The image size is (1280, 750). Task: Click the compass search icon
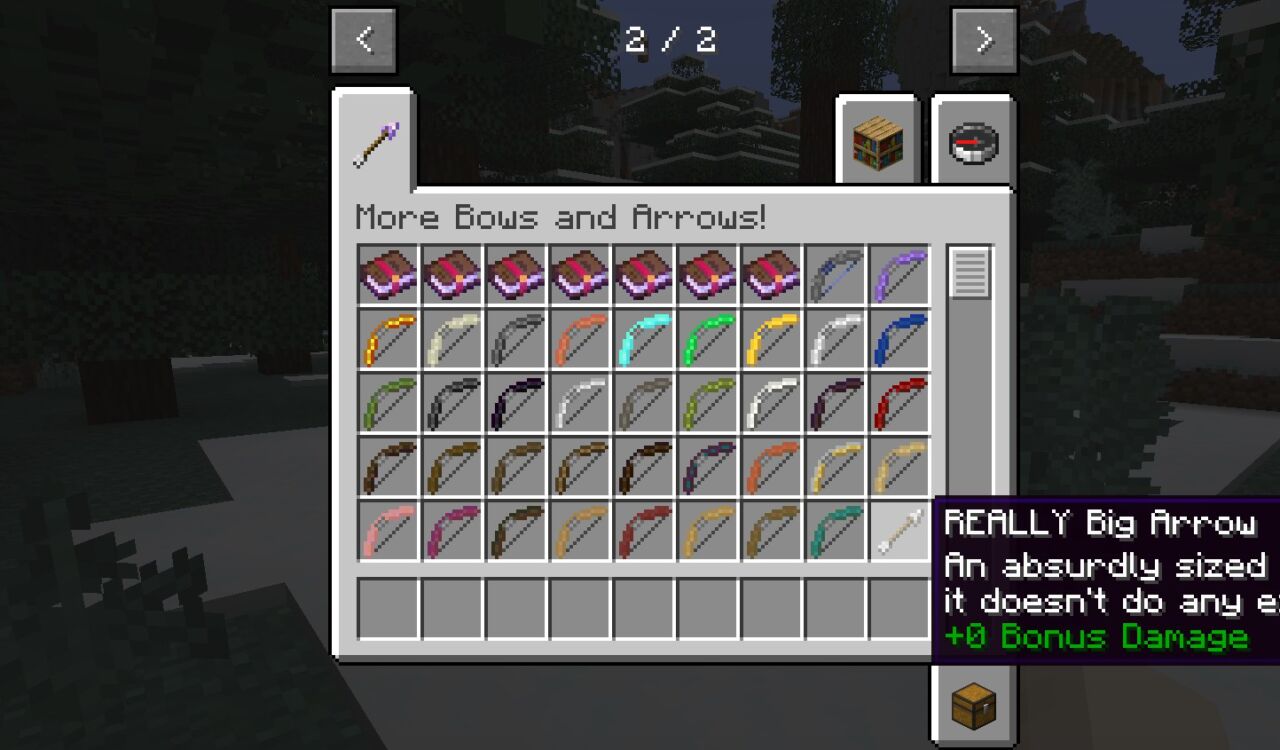click(971, 142)
